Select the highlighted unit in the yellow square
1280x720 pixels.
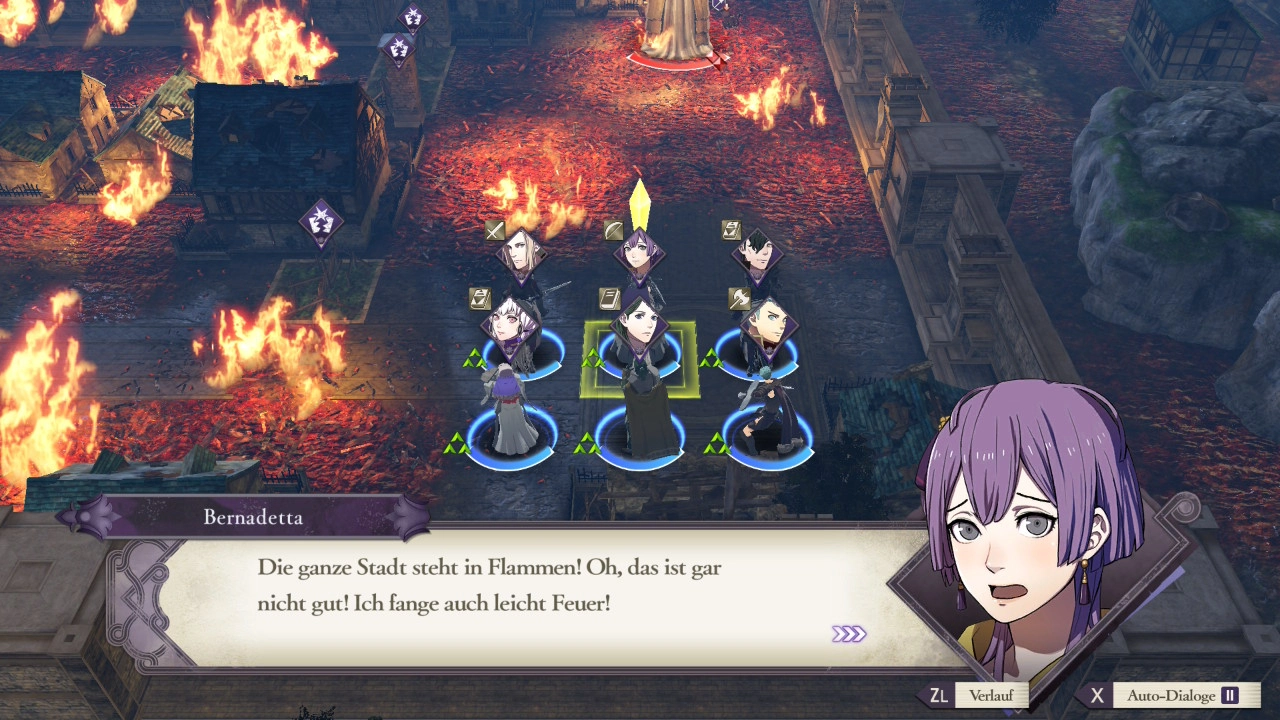tap(639, 352)
